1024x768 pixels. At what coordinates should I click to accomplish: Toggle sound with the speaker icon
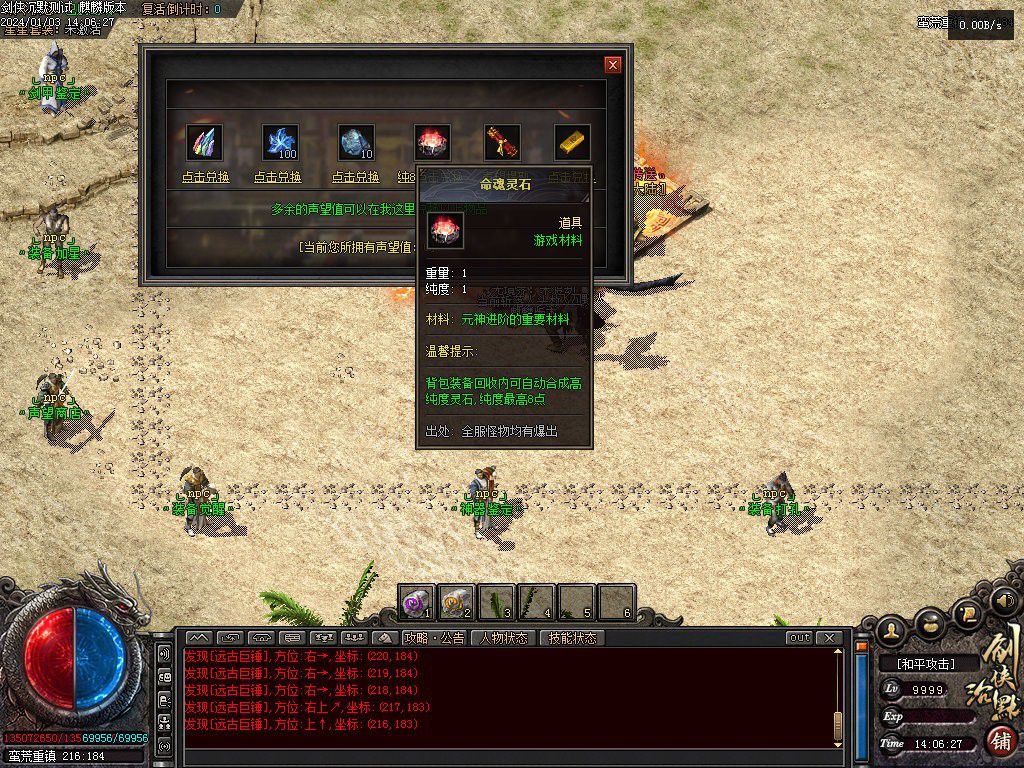(x=1004, y=599)
